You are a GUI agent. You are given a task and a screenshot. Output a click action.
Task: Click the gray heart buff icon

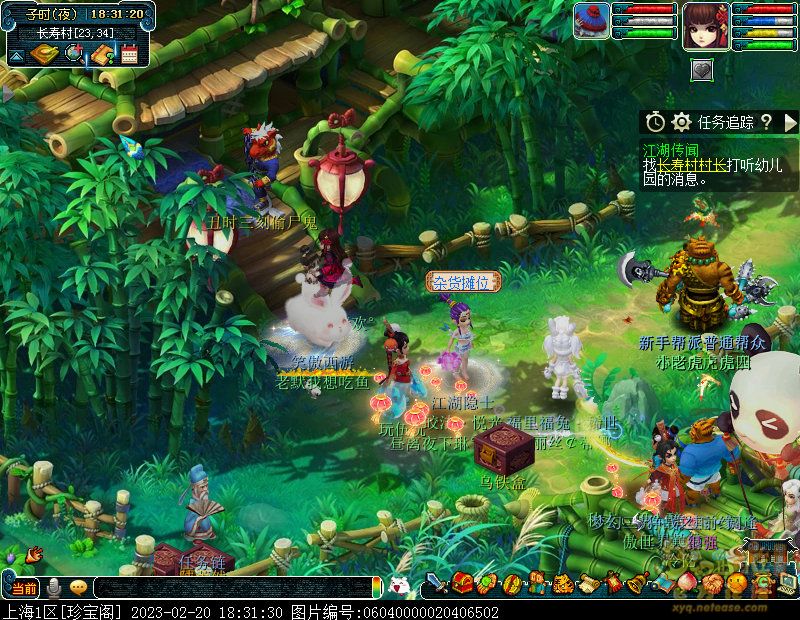702,70
